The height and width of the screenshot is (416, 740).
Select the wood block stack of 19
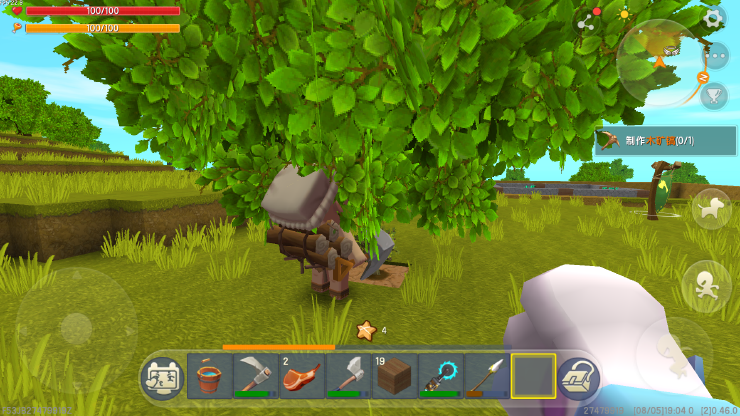(x=394, y=377)
